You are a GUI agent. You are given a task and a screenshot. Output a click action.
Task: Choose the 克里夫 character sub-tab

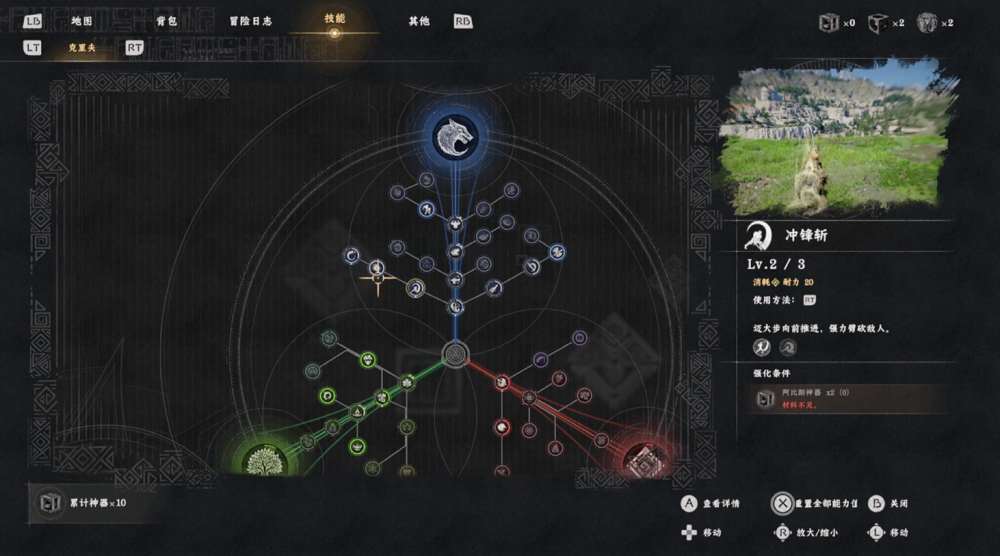[82, 47]
